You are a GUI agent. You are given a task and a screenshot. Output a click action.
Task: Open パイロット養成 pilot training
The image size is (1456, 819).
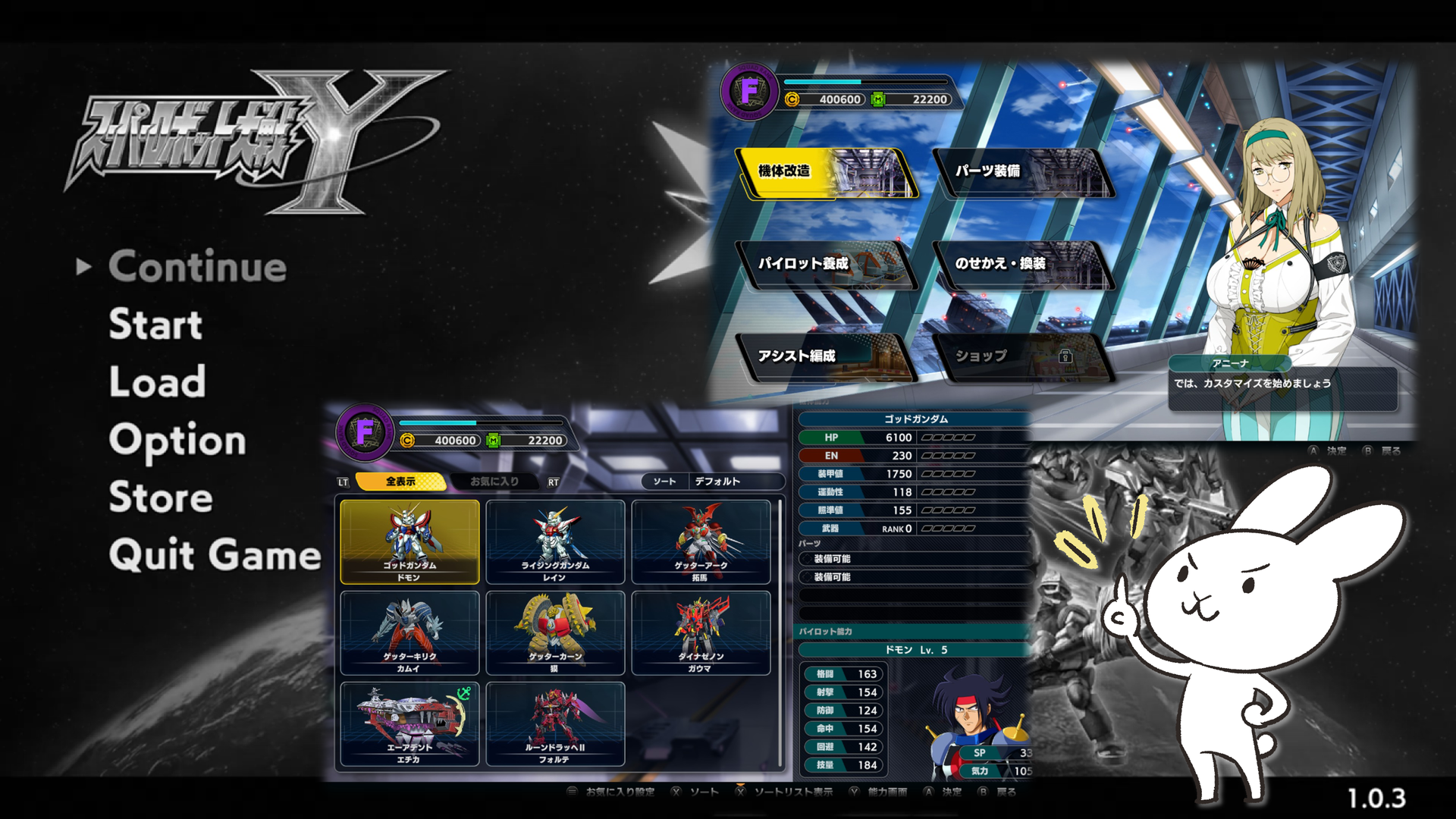click(x=827, y=265)
